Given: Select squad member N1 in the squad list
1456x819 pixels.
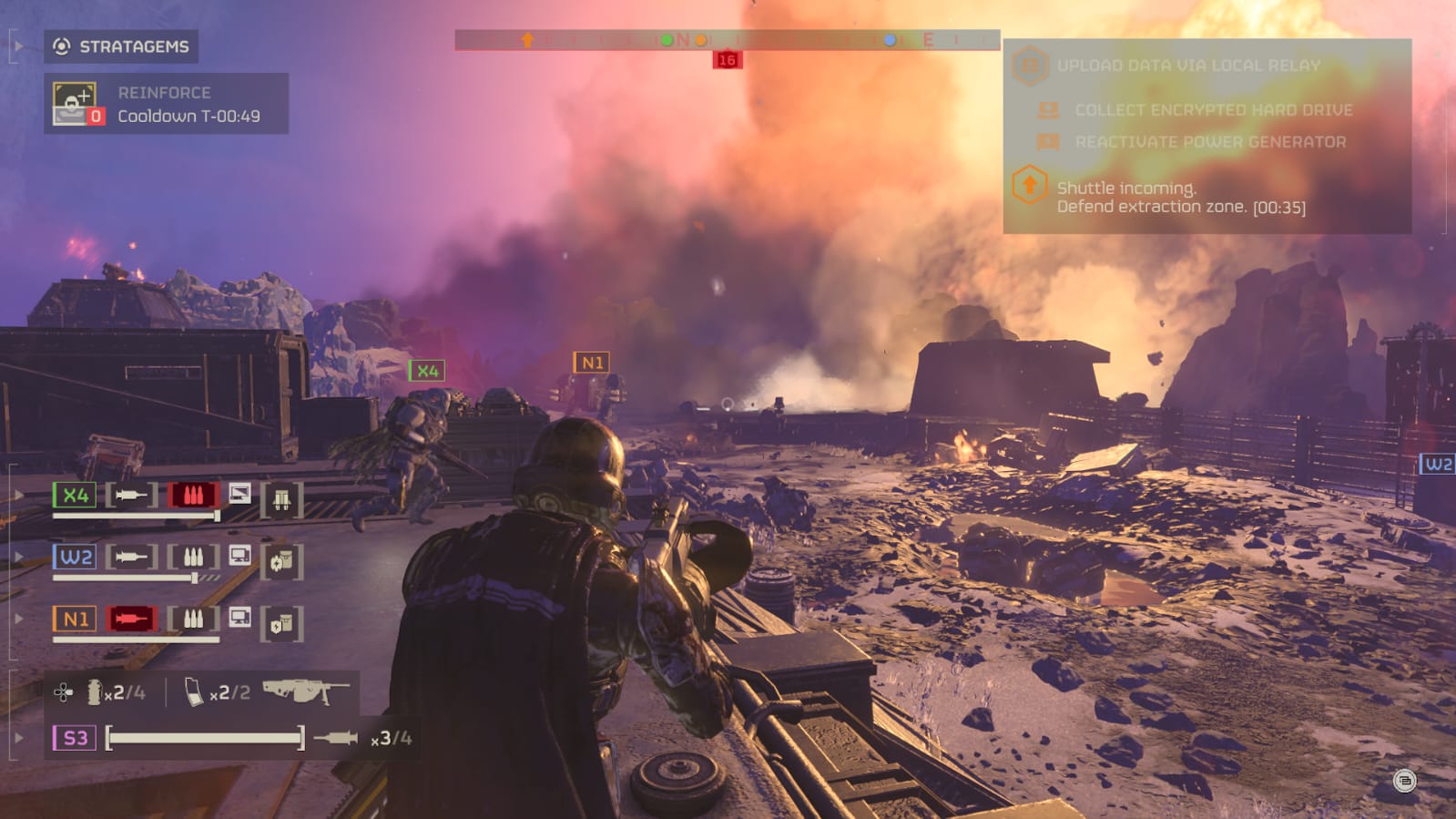Looking at the screenshot, I should 75,619.
